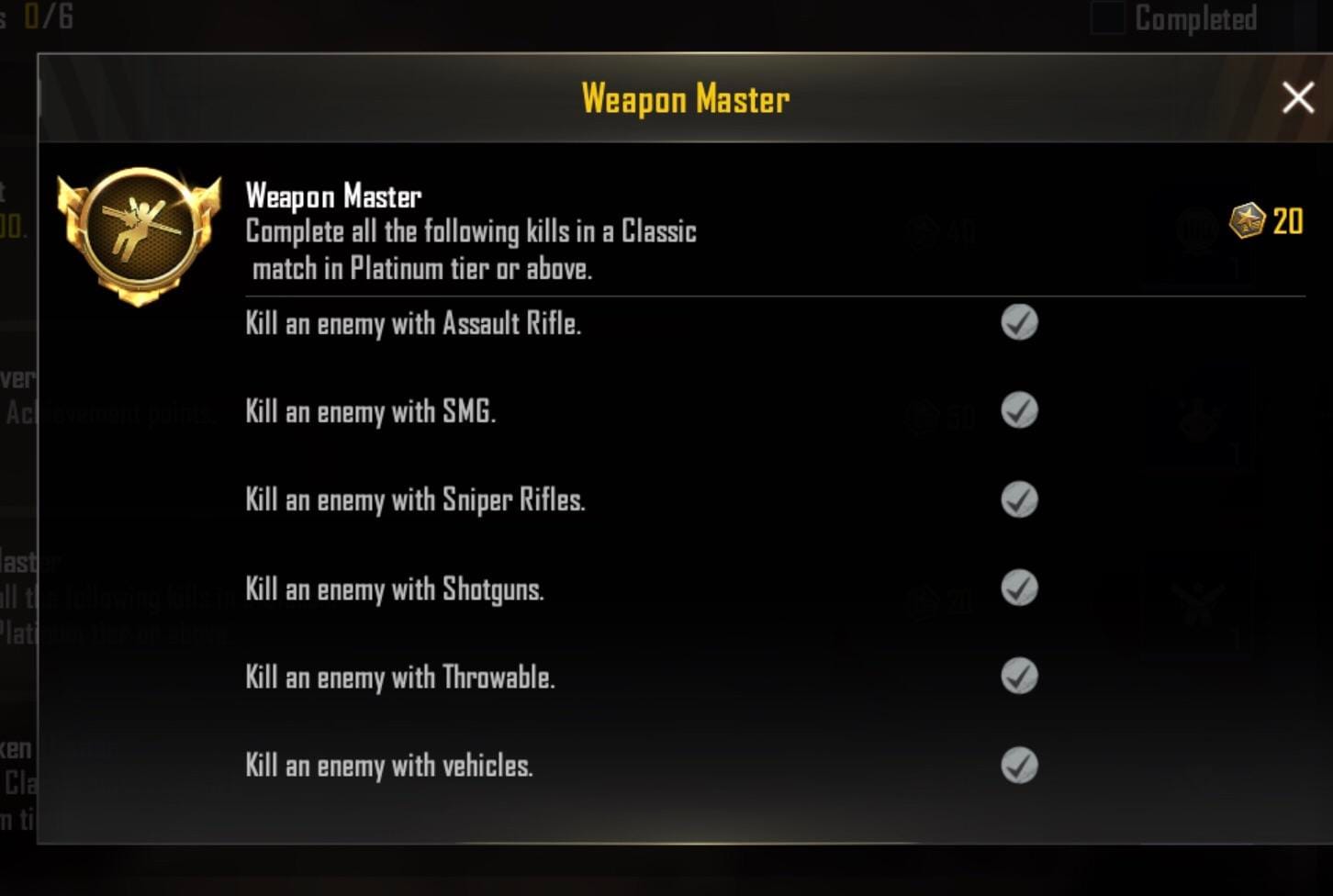Click the Weapon Master achievement badge
The height and width of the screenshot is (896, 1333).
pyautogui.click(x=139, y=235)
